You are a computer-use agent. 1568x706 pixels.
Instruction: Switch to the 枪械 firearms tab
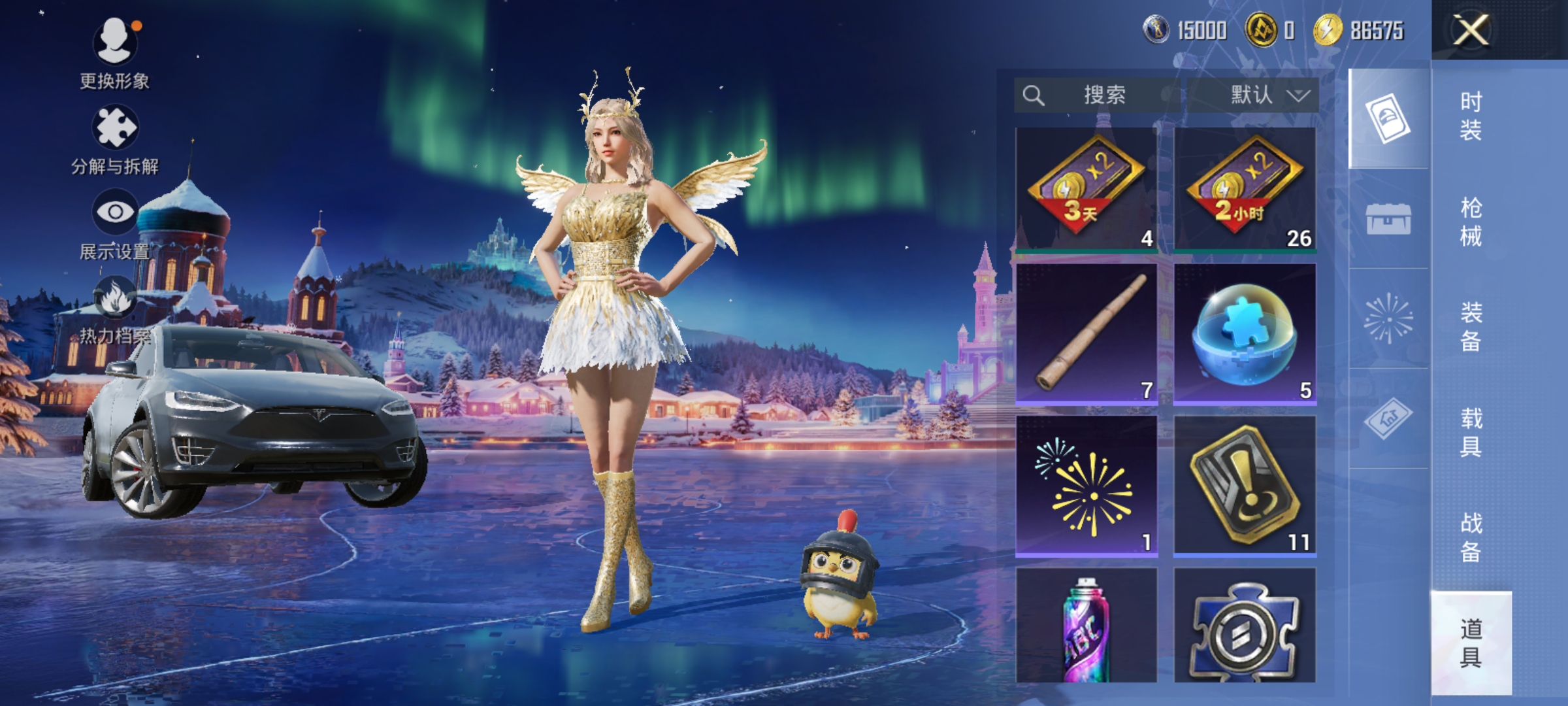pos(1471,222)
